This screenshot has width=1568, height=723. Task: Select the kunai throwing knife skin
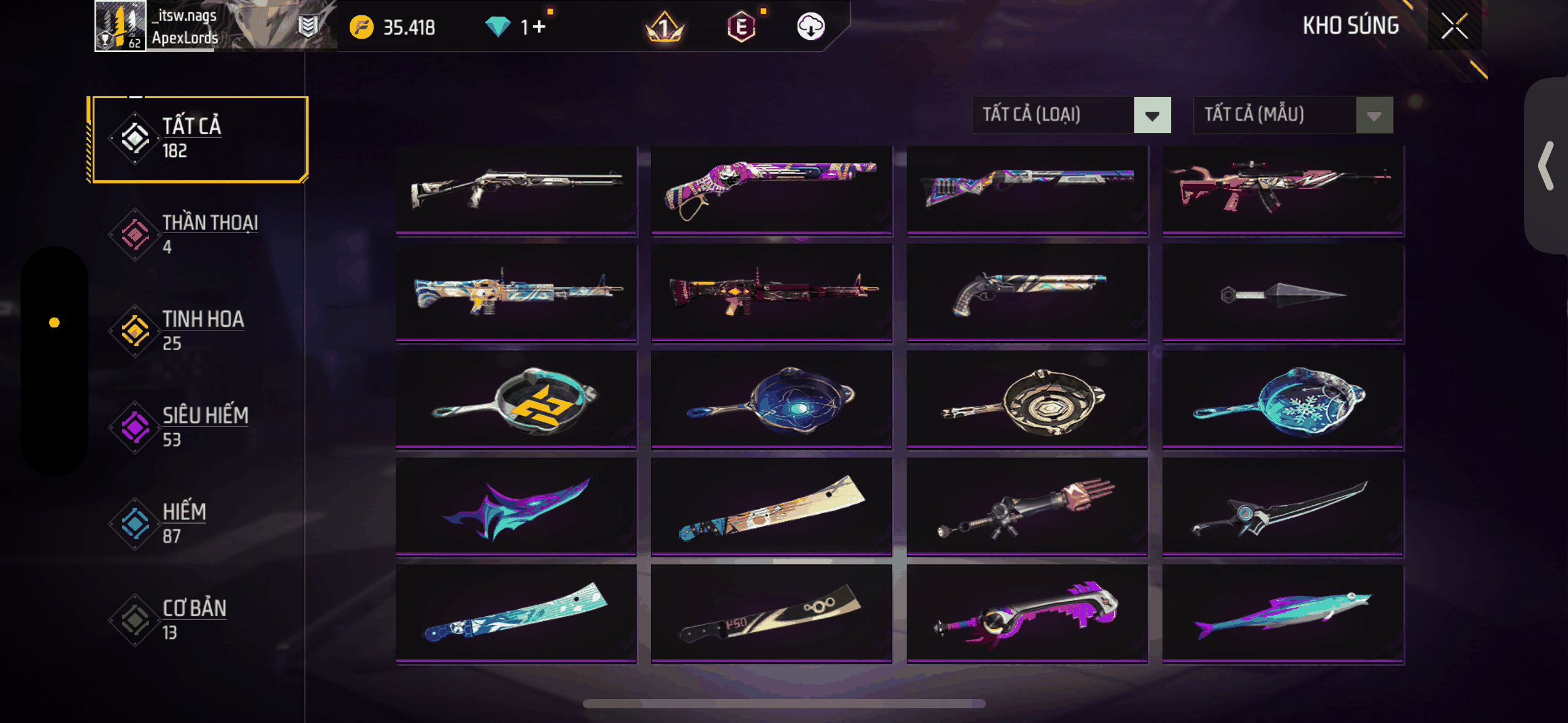click(x=1283, y=294)
